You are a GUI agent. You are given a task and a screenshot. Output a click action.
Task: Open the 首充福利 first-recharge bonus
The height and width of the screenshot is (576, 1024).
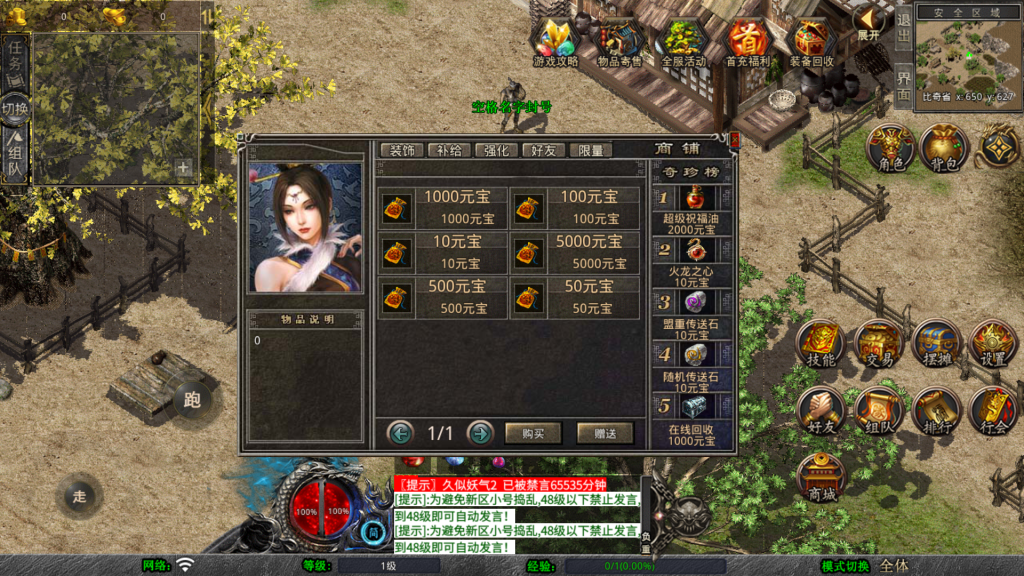click(747, 43)
